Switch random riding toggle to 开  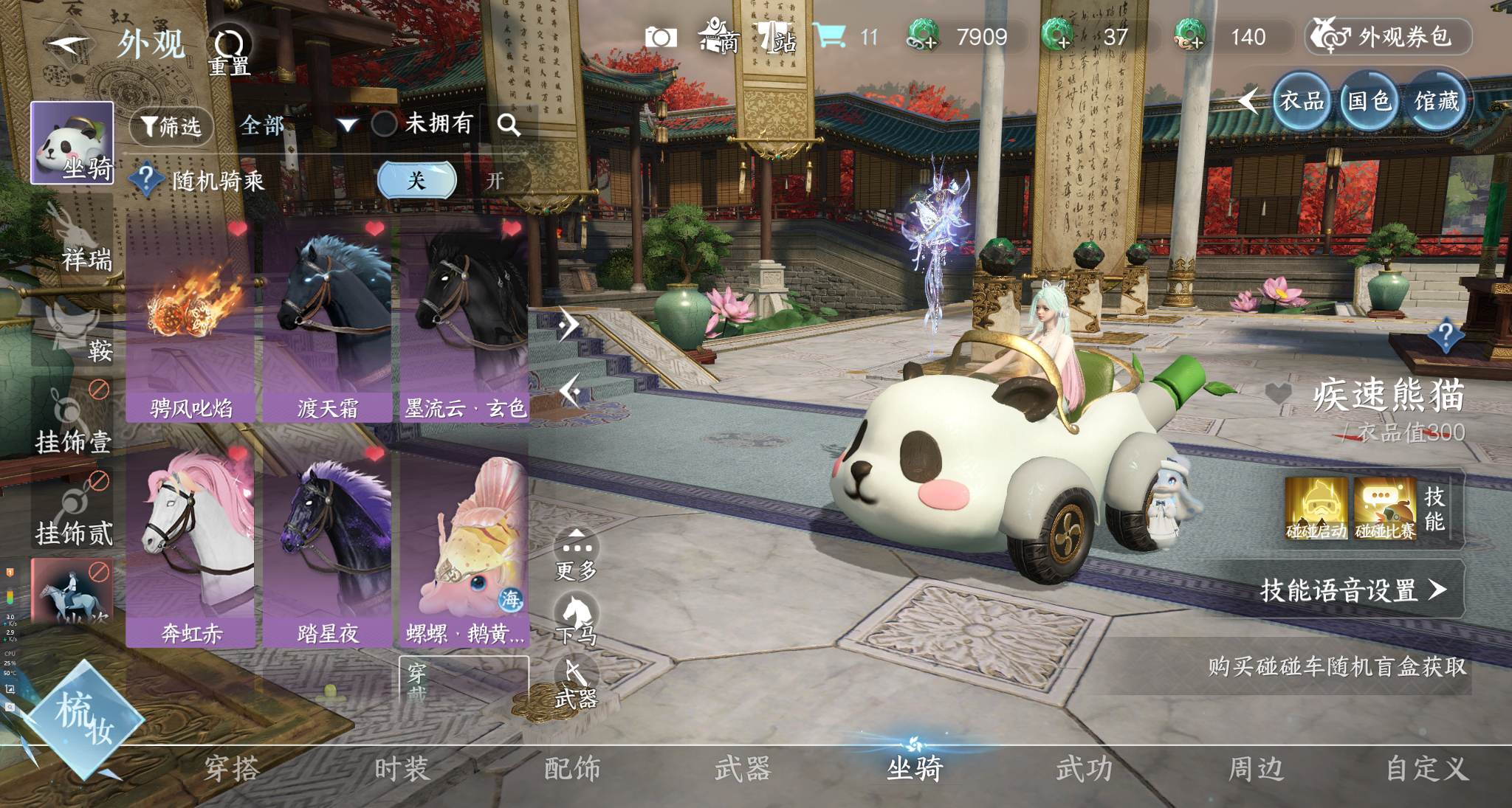pos(495,181)
